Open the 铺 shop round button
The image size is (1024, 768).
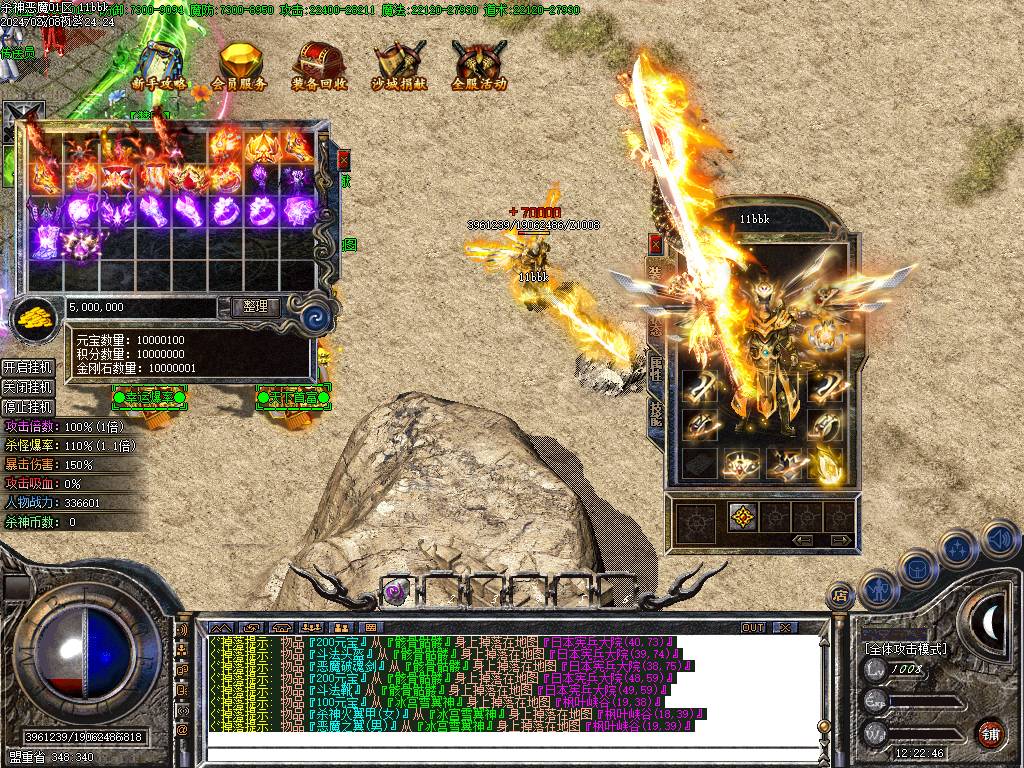click(x=990, y=733)
